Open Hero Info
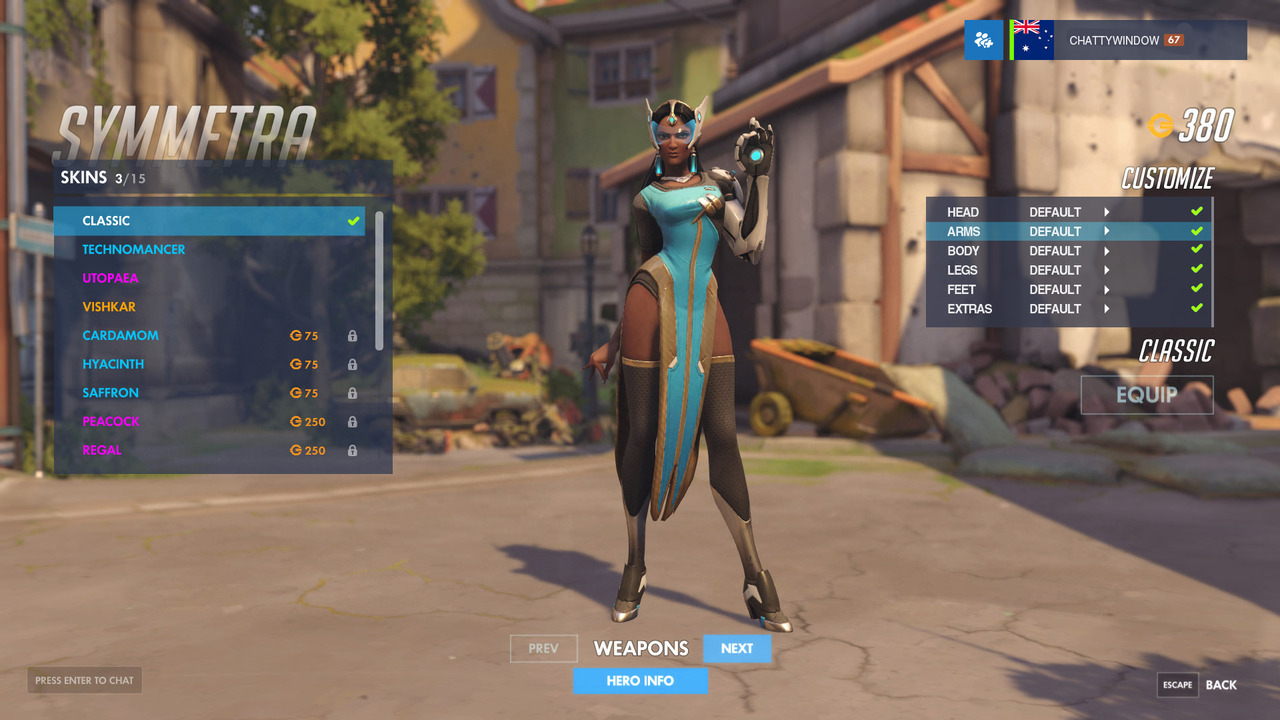This screenshot has width=1280, height=720. click(640, 681)
